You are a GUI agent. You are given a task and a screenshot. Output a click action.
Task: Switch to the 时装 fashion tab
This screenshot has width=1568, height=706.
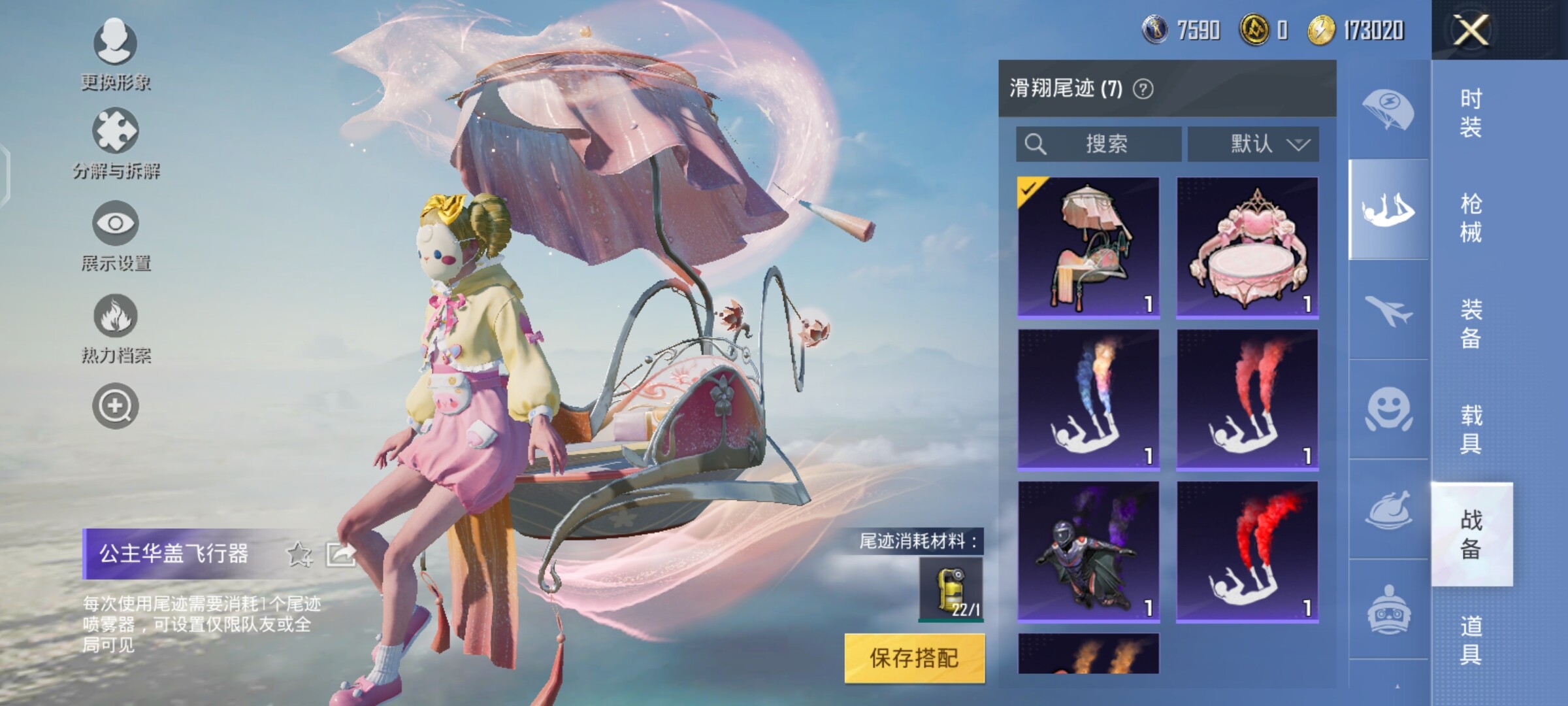point(1471,112)
